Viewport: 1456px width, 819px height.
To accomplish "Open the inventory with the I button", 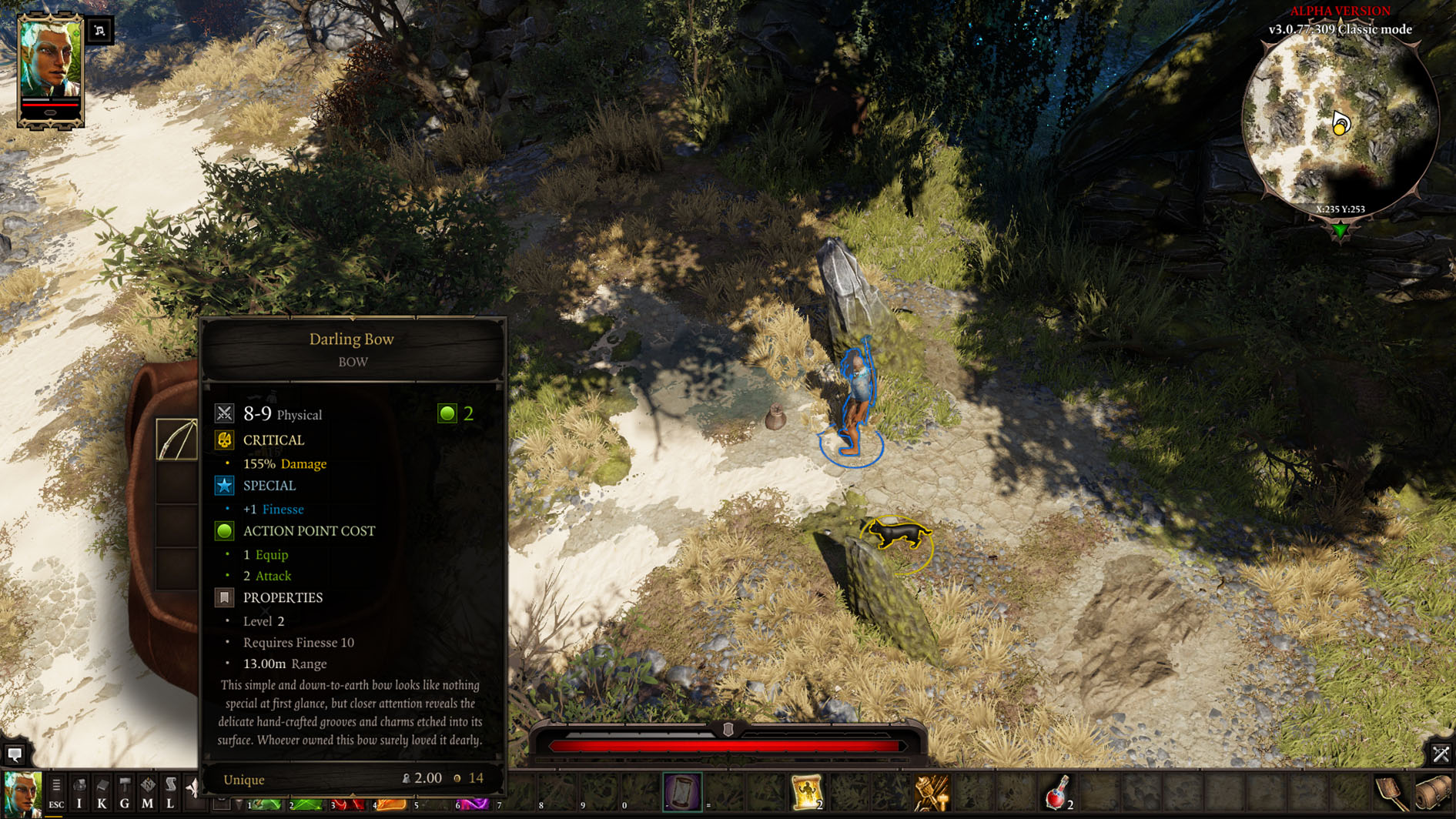I will (79, 793).
